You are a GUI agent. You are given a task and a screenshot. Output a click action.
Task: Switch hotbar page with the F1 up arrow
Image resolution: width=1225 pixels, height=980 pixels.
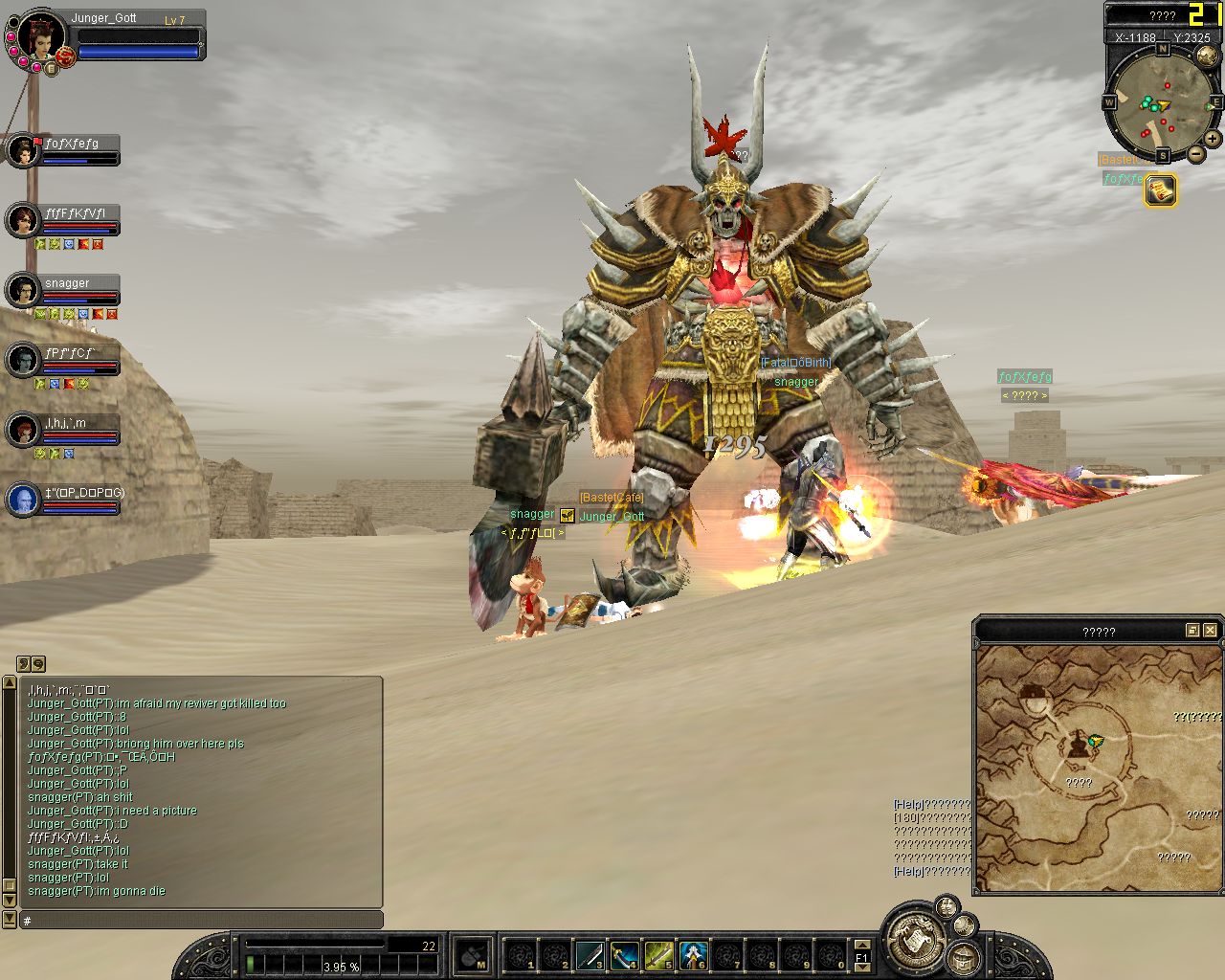click(x=861, y=945)
